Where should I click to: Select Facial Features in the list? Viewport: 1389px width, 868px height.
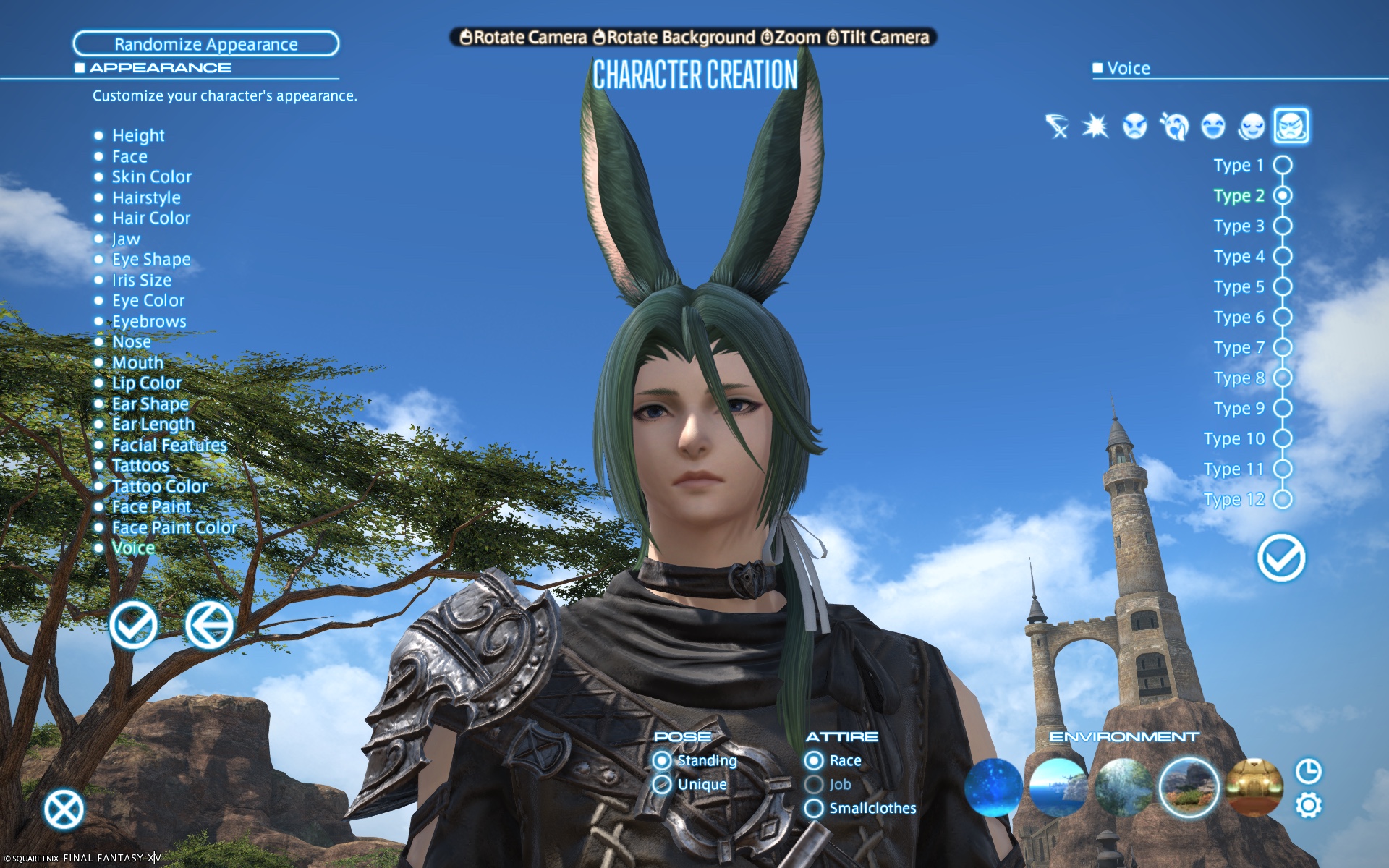click(x=169, y=445)
